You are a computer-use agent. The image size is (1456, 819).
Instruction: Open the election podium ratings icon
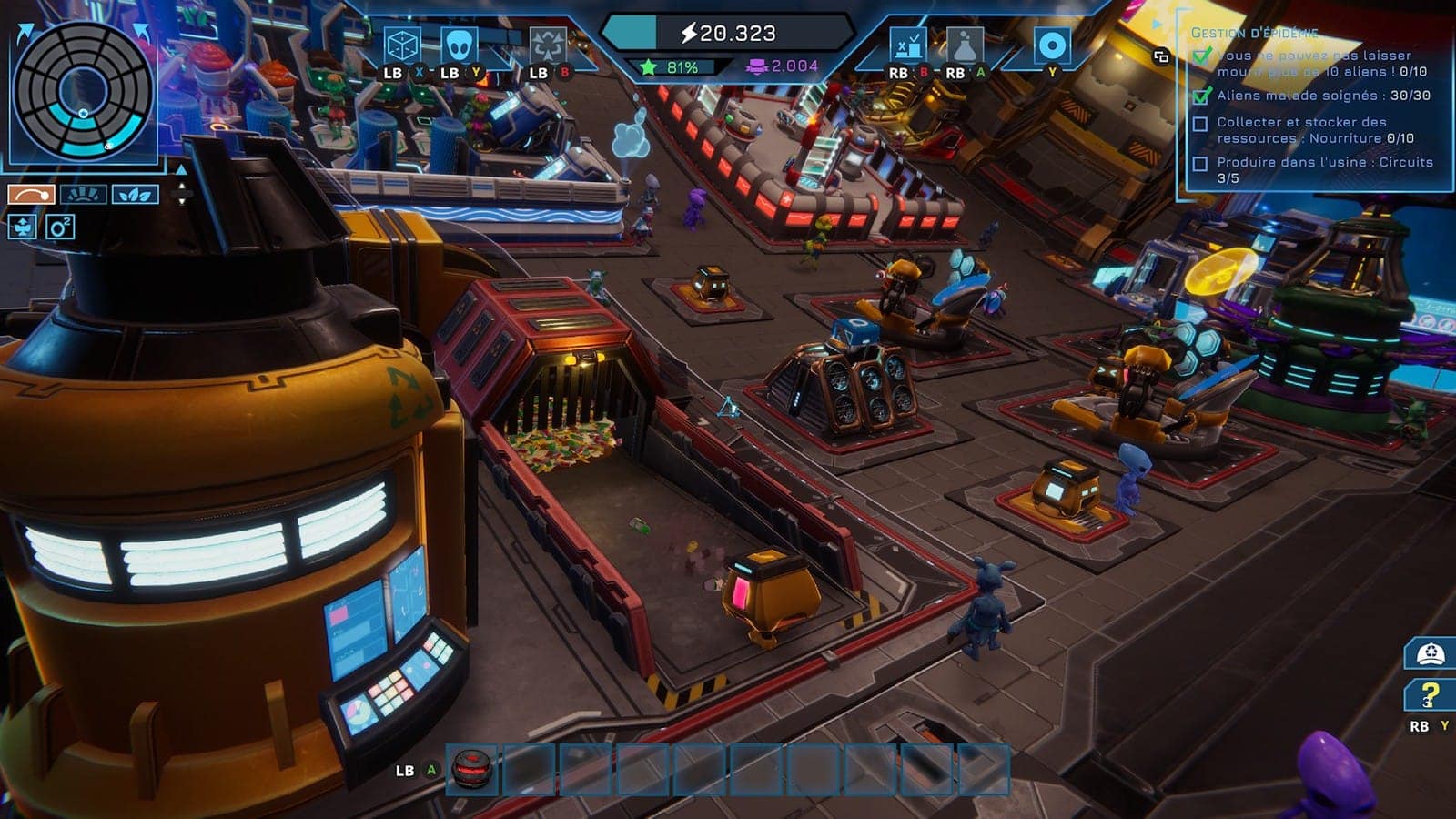907,45
